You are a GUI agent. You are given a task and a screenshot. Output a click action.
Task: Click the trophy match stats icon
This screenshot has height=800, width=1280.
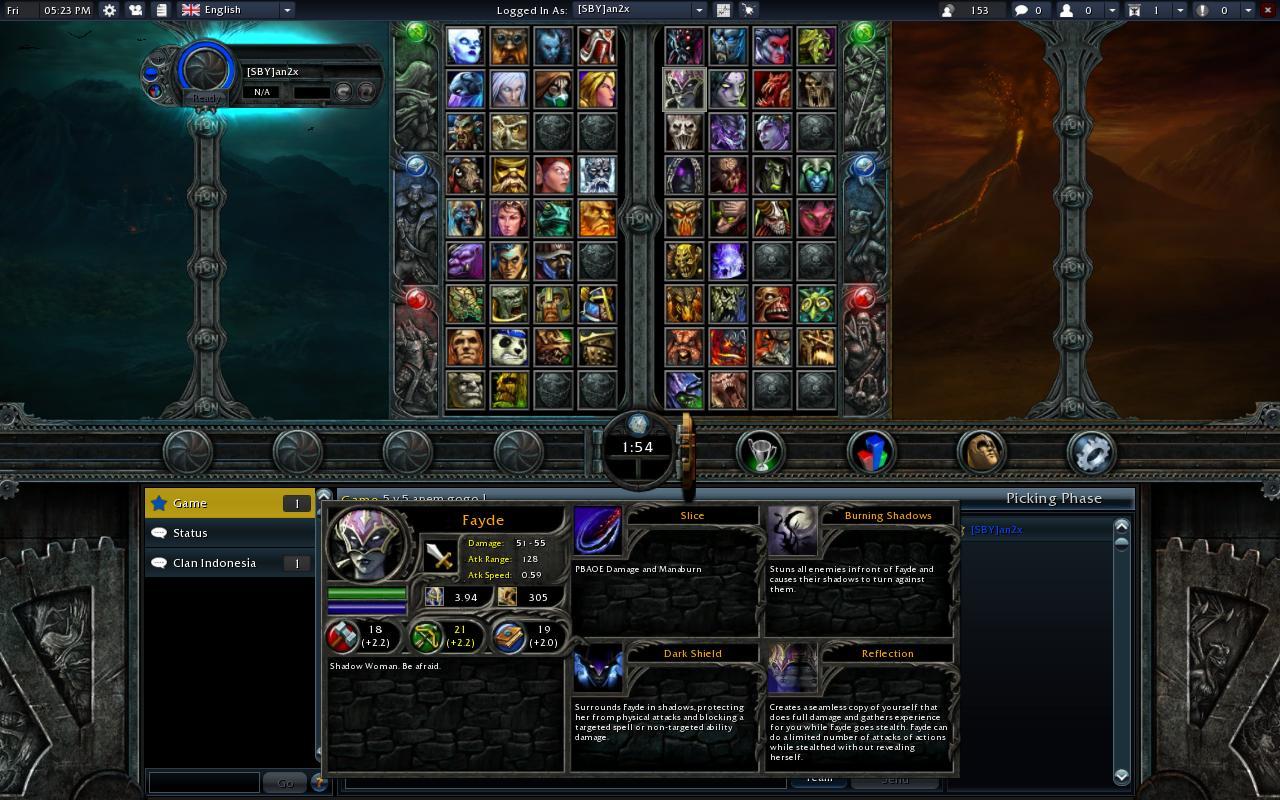pyautogui.click(x=759, y=451)
